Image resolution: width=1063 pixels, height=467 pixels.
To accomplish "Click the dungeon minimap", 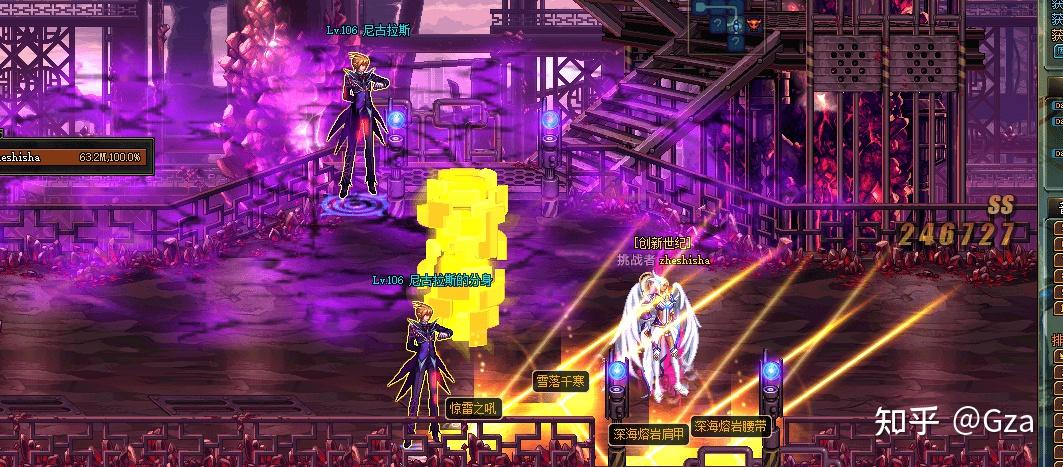I will tap(736, 26).
